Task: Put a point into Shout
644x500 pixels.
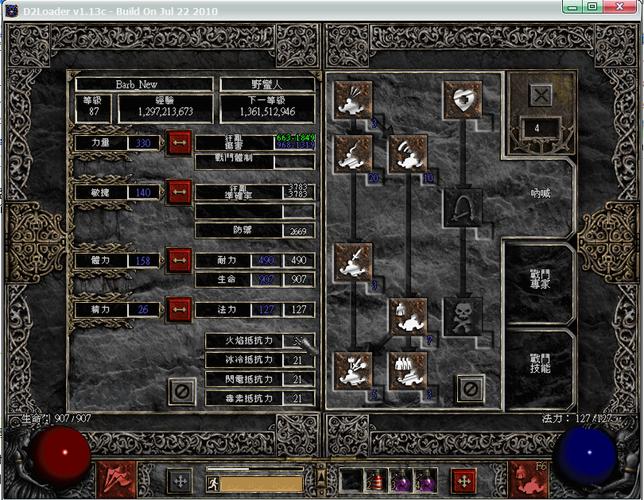Action: click(407, 153)
